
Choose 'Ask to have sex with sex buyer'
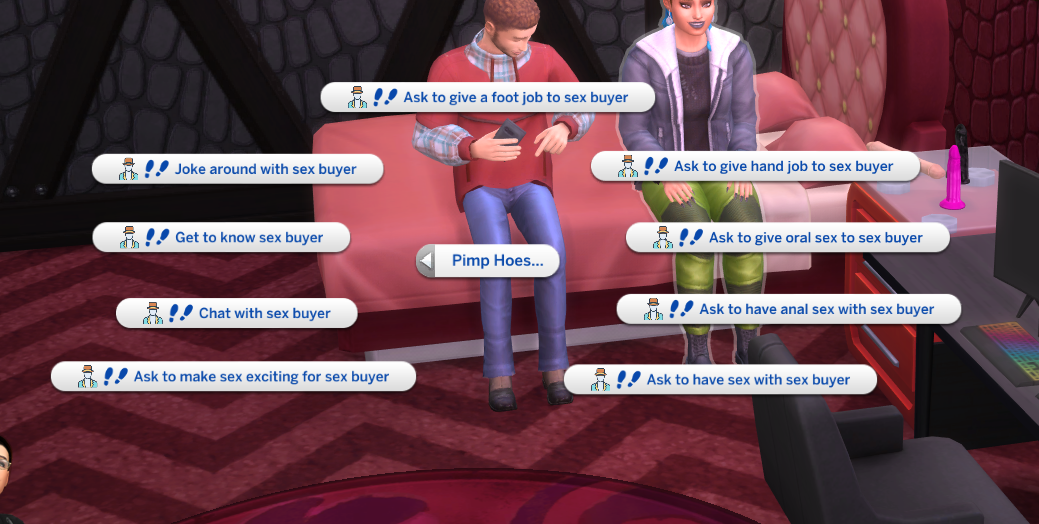pyautogui.click(x=720, y=380)
